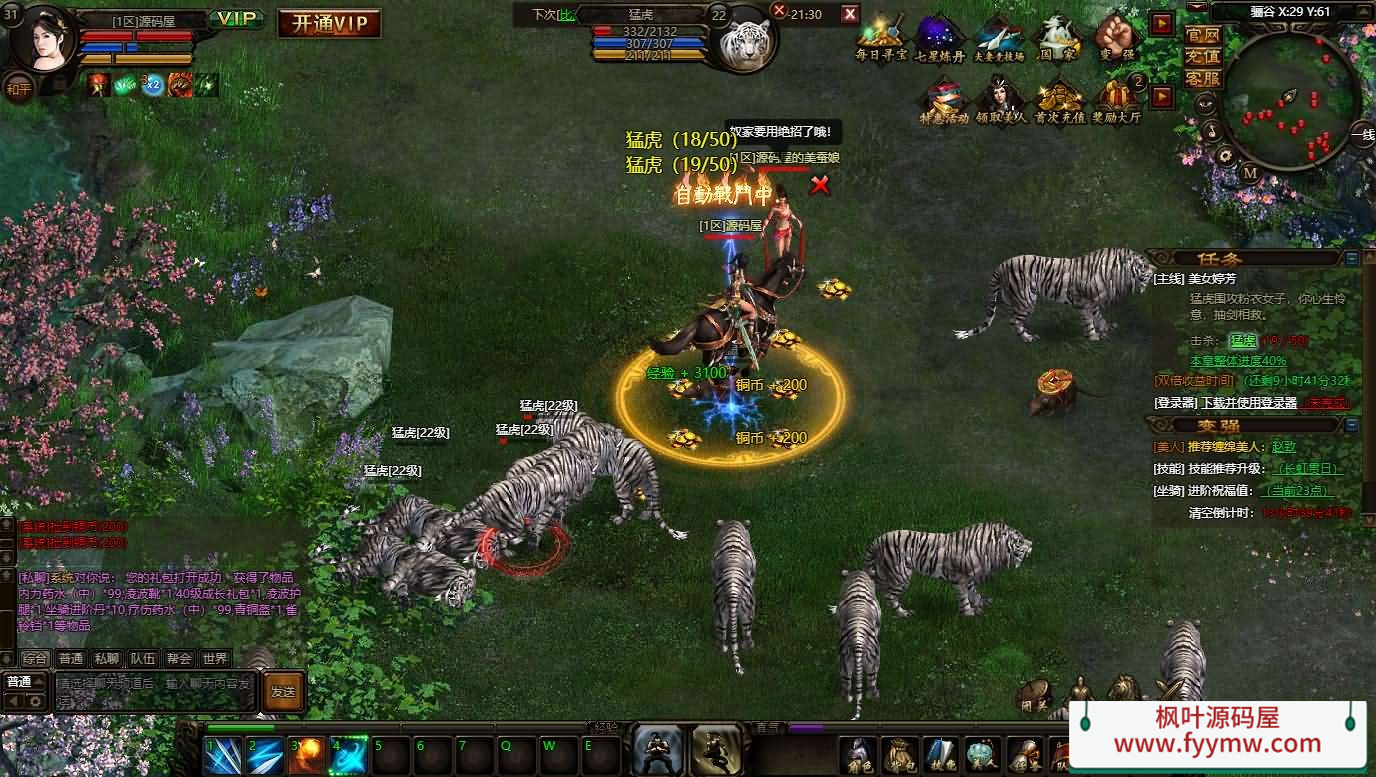Activate the fireball skill in slot 3
1376x777 pixels.
click(x=306, y=756)
